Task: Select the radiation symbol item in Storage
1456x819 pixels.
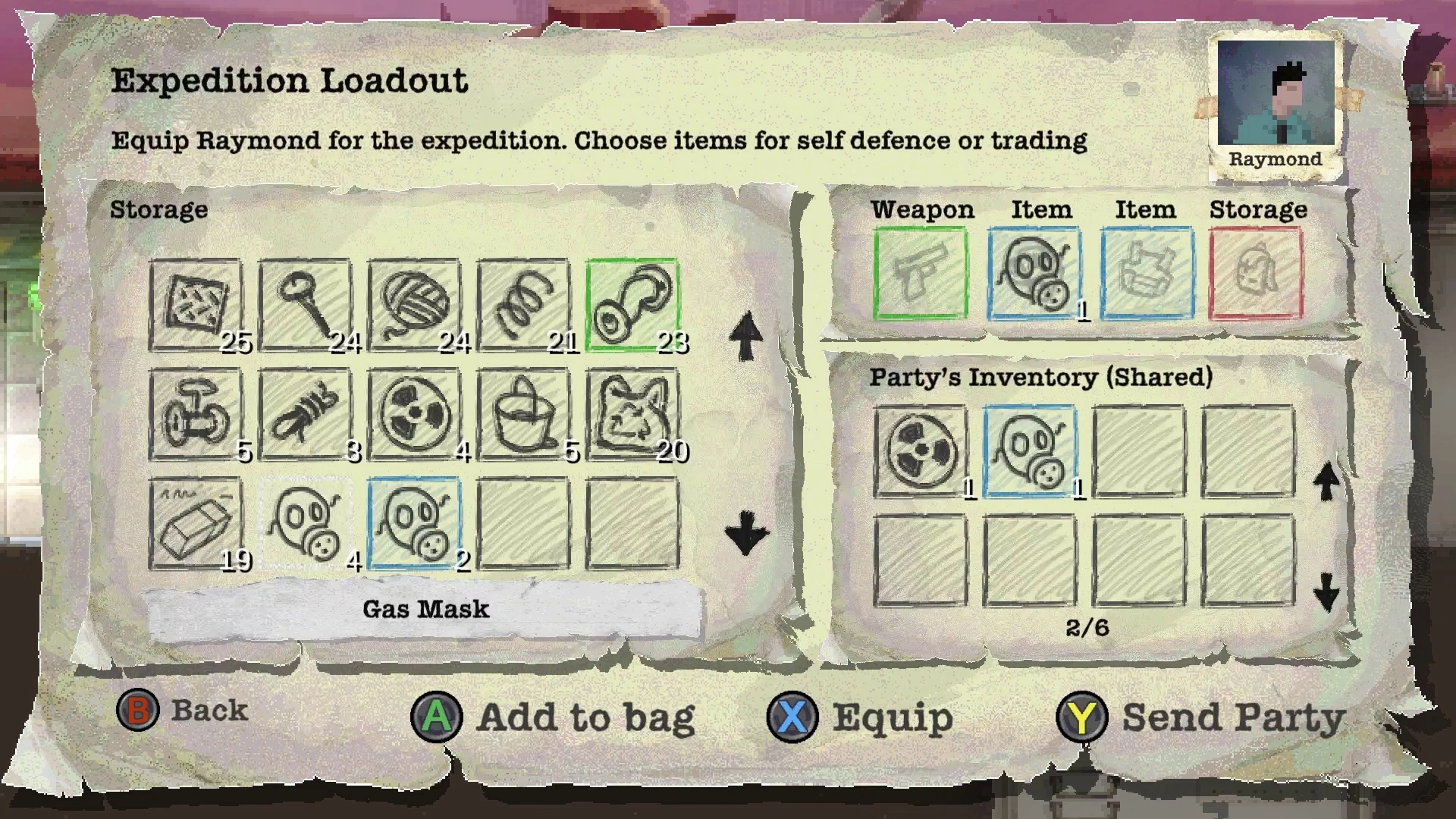Action: (x=414, y=415)
